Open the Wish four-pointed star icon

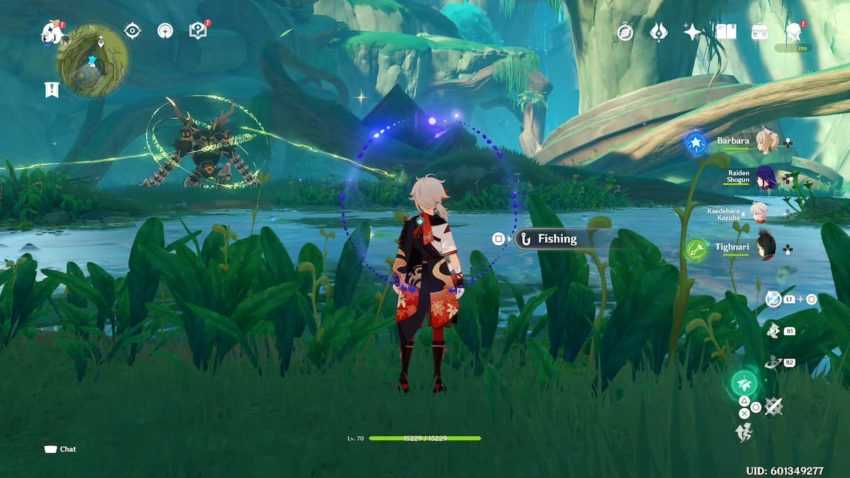[x=692, y=32]
